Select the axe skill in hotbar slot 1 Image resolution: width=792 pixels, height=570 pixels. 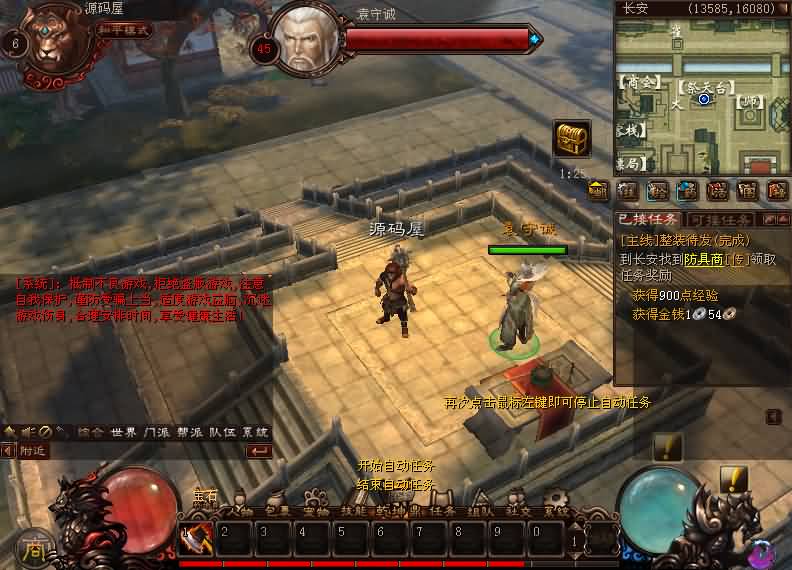pyautogui.click(x=196, y=538)
